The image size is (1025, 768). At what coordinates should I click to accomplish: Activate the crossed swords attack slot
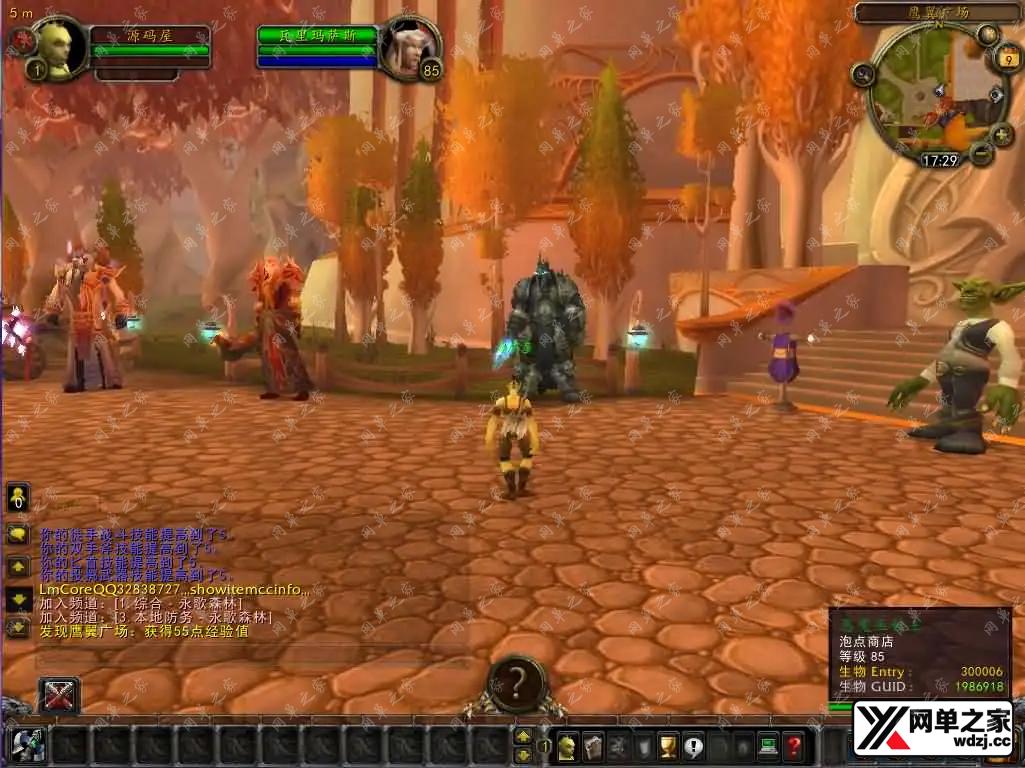coord(59,696)
